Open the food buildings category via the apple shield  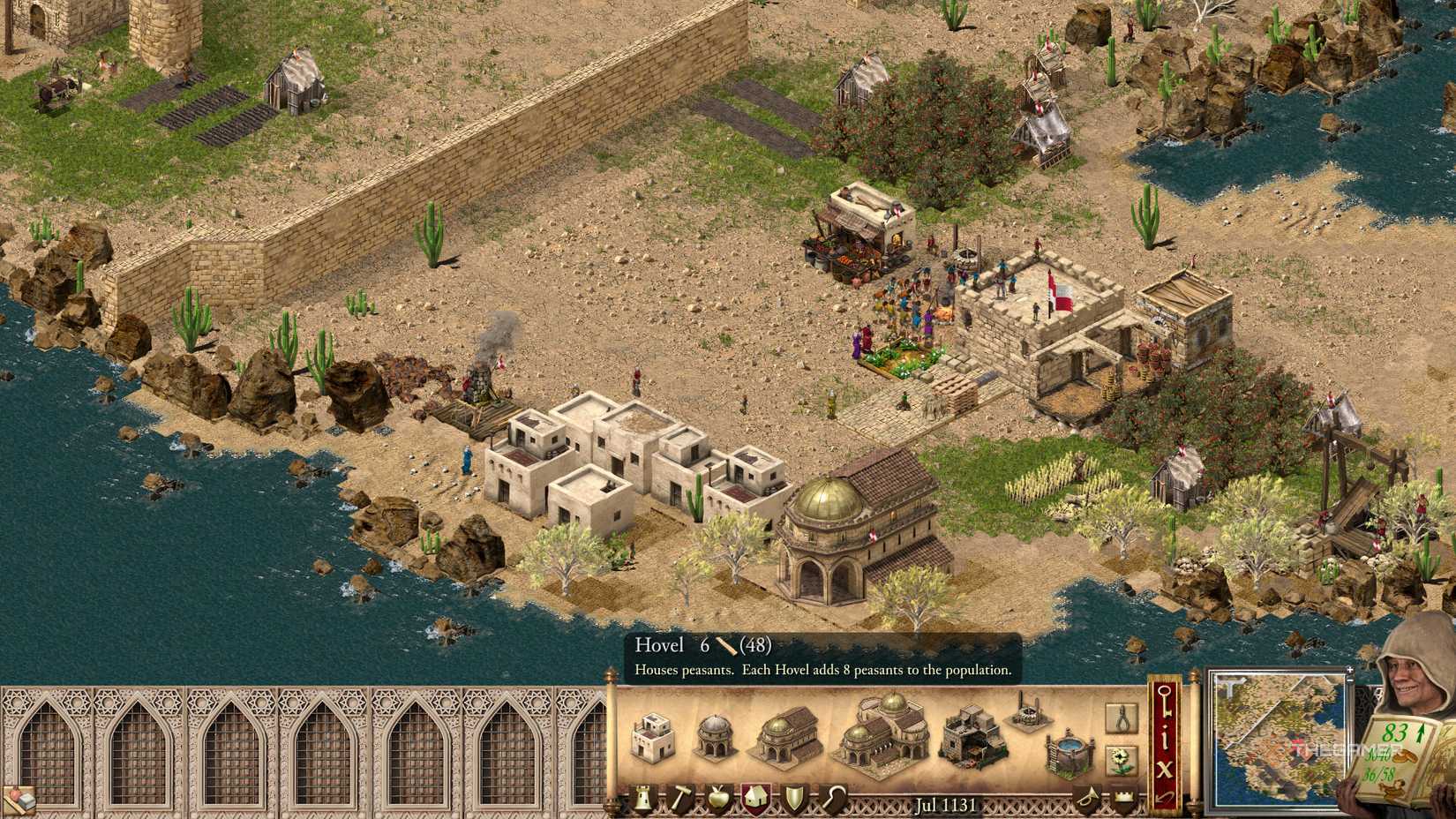(719, 797)
